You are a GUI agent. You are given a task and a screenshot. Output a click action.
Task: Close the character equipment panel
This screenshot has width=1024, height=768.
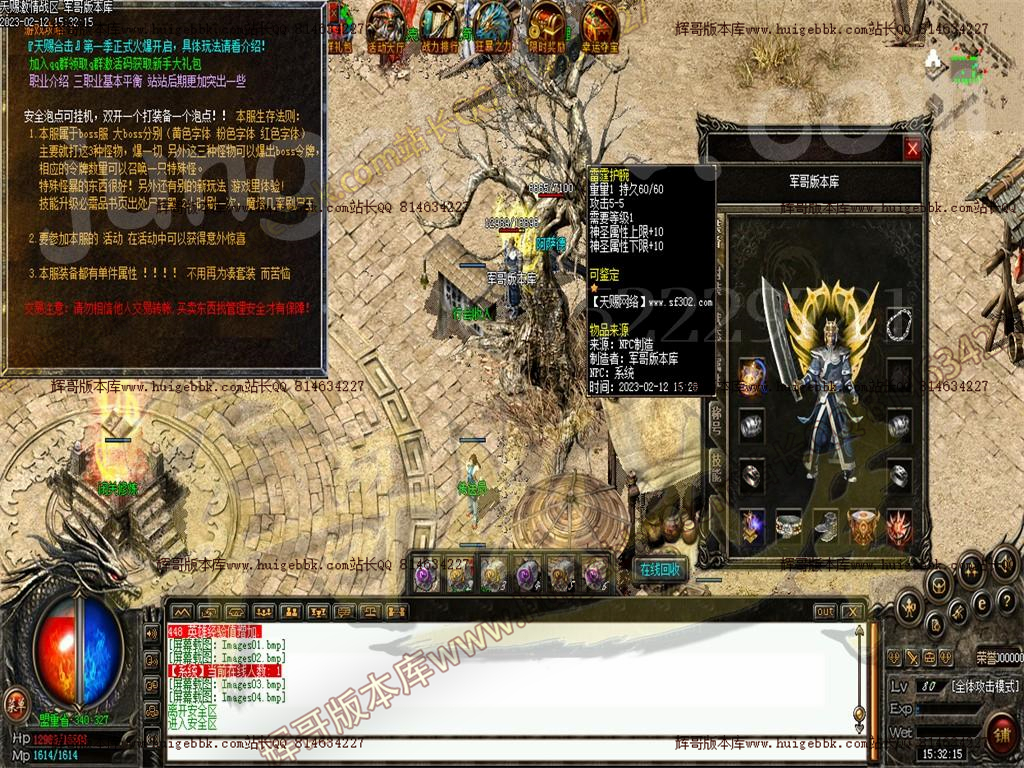click(x=912, y=150)
